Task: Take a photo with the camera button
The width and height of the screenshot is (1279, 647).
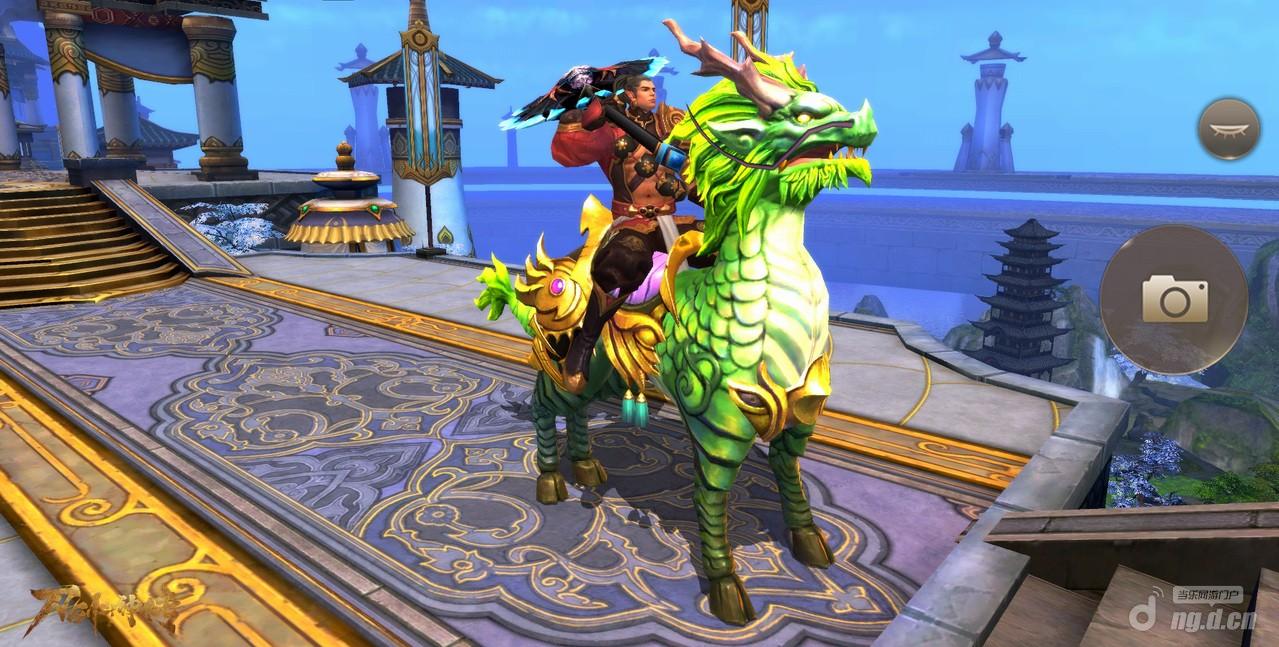Action: (1174, 299)
